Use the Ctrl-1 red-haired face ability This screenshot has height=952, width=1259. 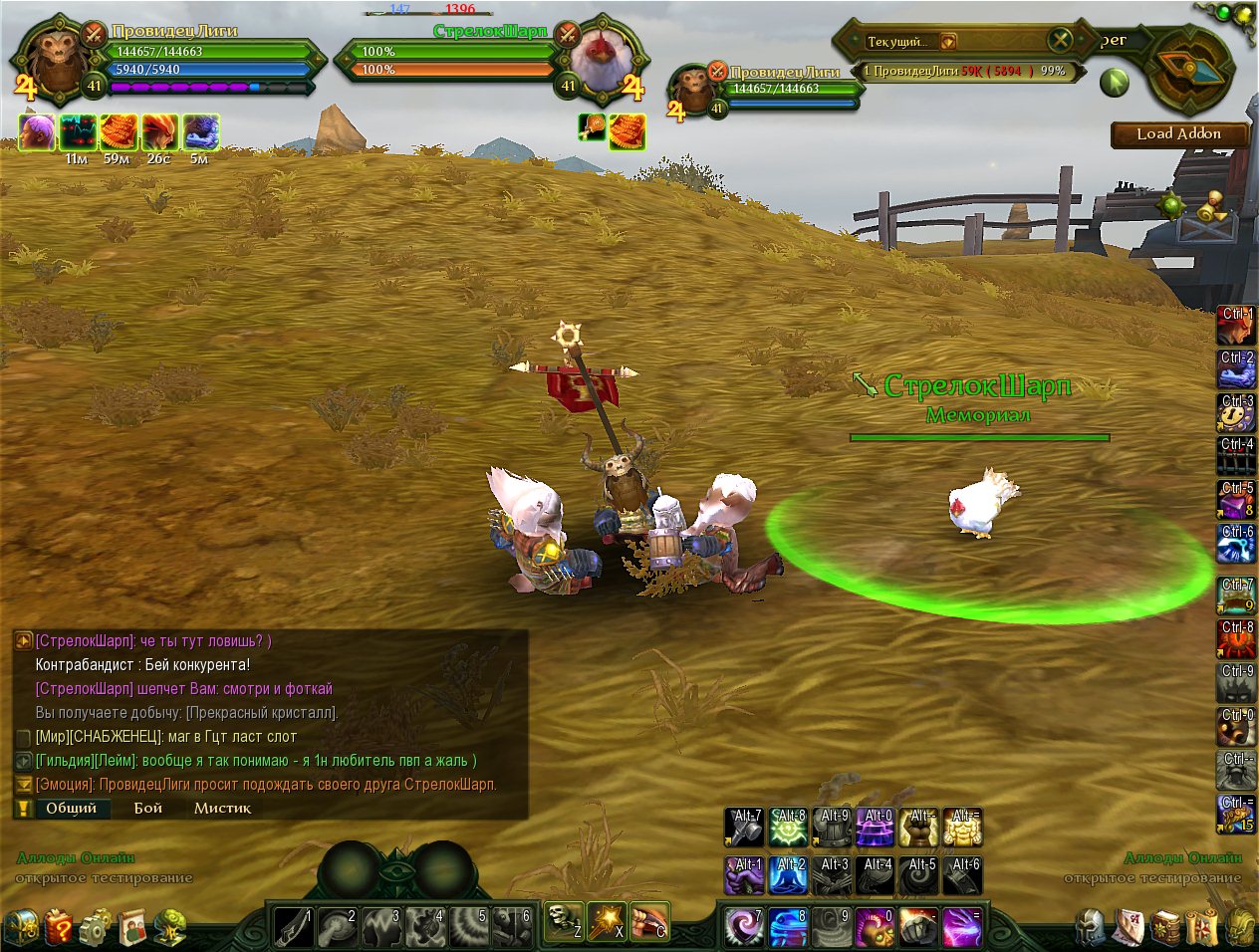[1236, 326]
